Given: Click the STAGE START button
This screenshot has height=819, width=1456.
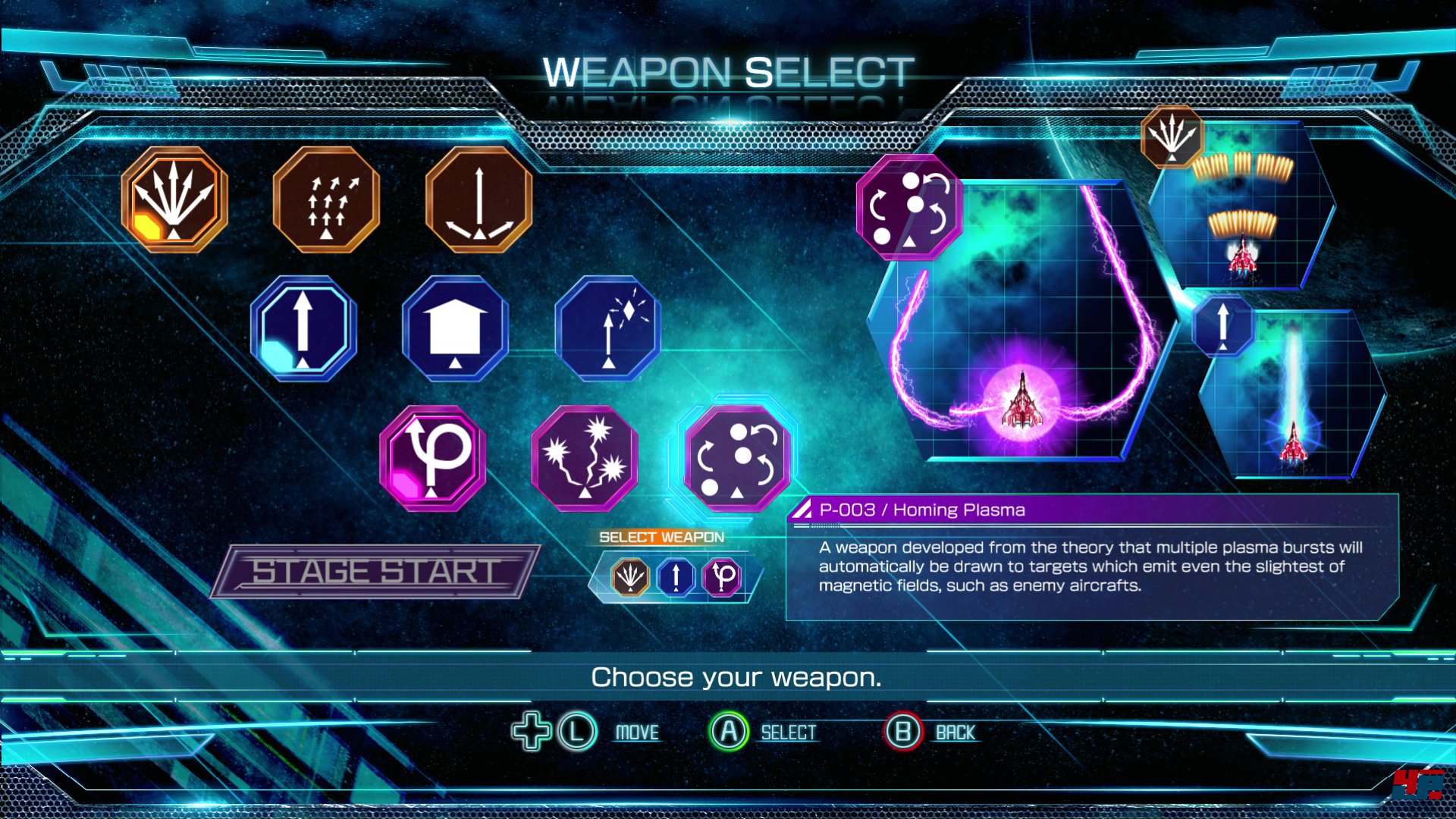Looking at the screenshot, I should point(375,572).
